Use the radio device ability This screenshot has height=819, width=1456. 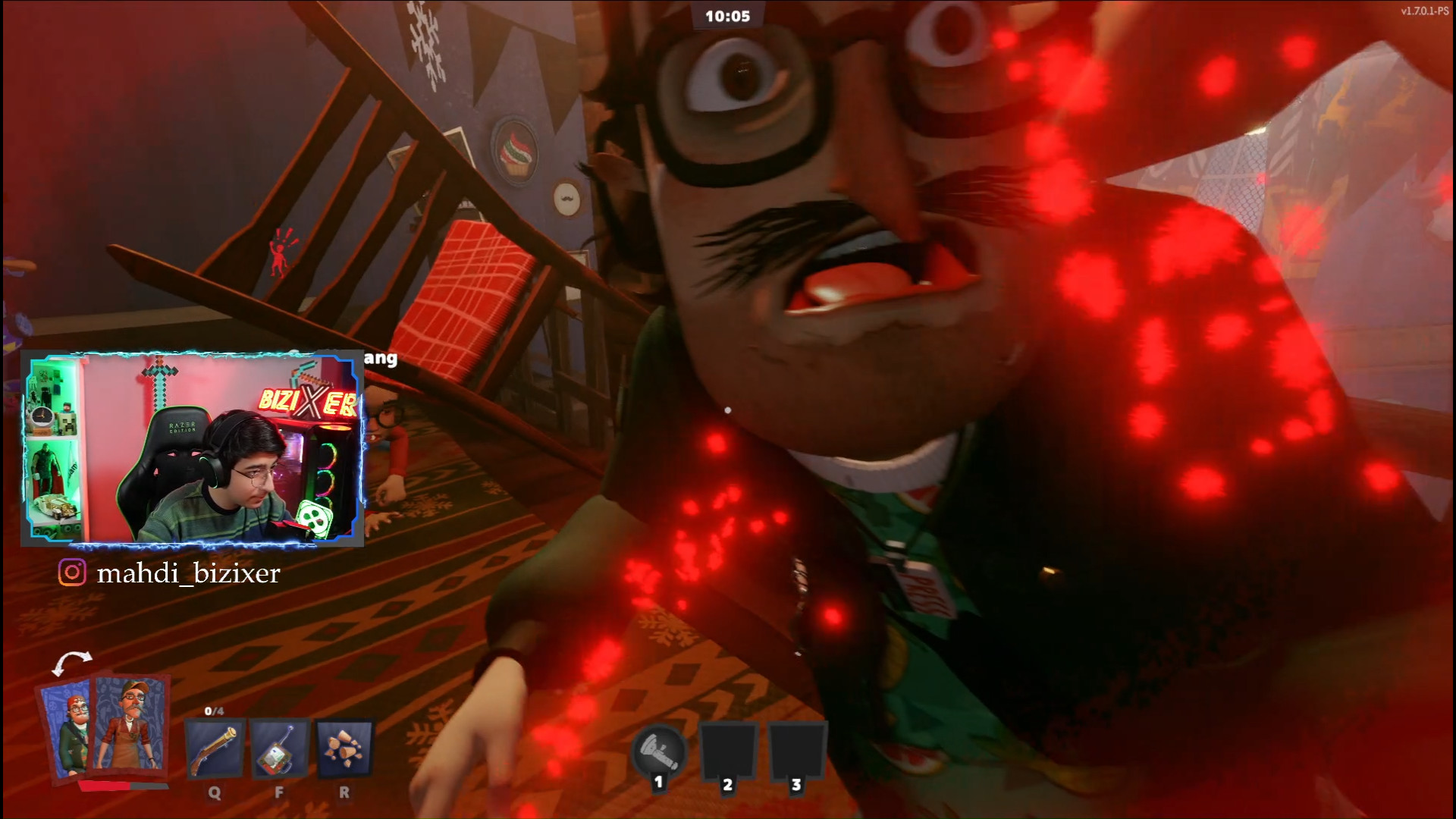pyautogui.click(x=279, y=749)
